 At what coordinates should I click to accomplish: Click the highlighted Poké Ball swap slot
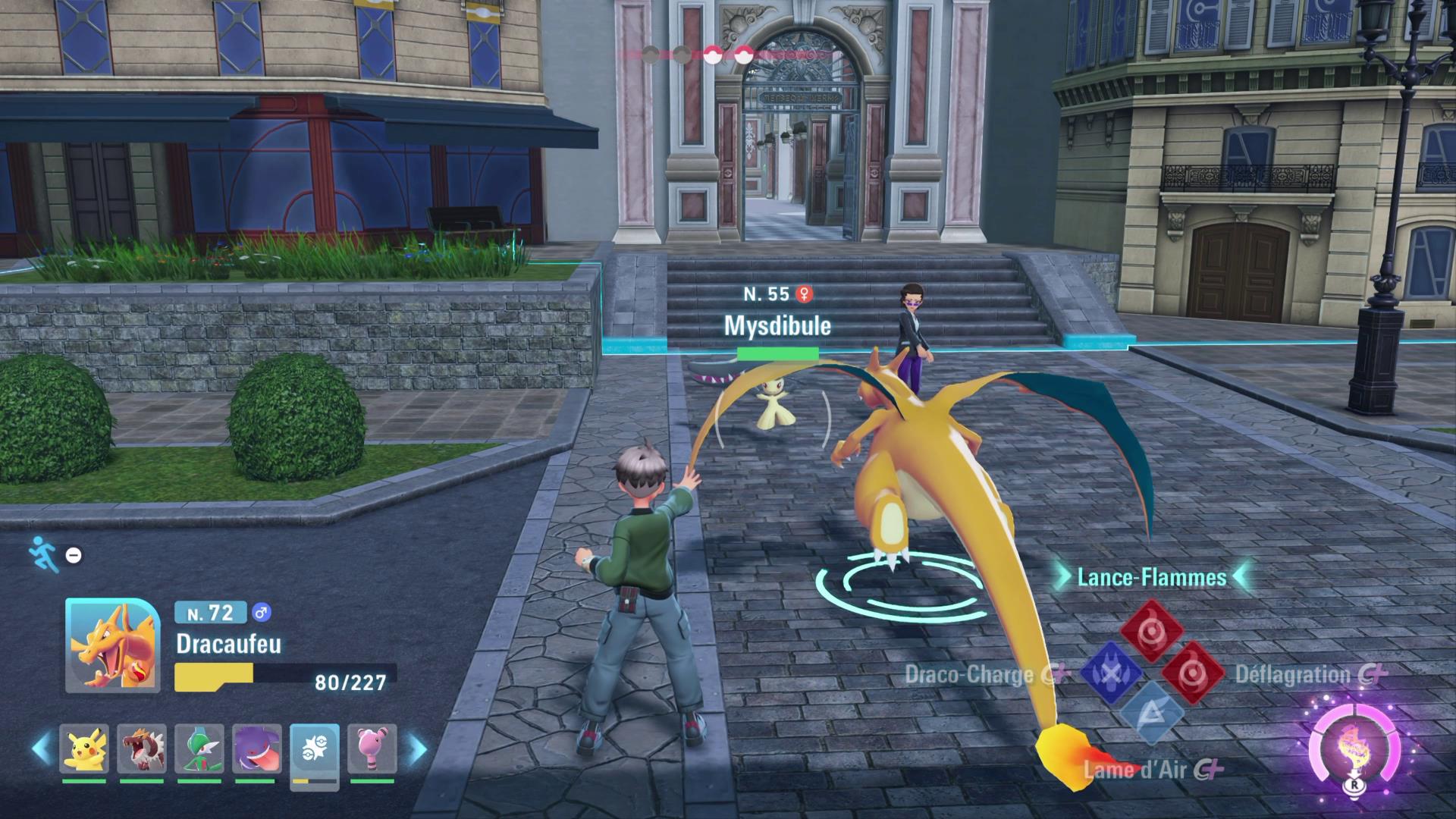[314, 751]
